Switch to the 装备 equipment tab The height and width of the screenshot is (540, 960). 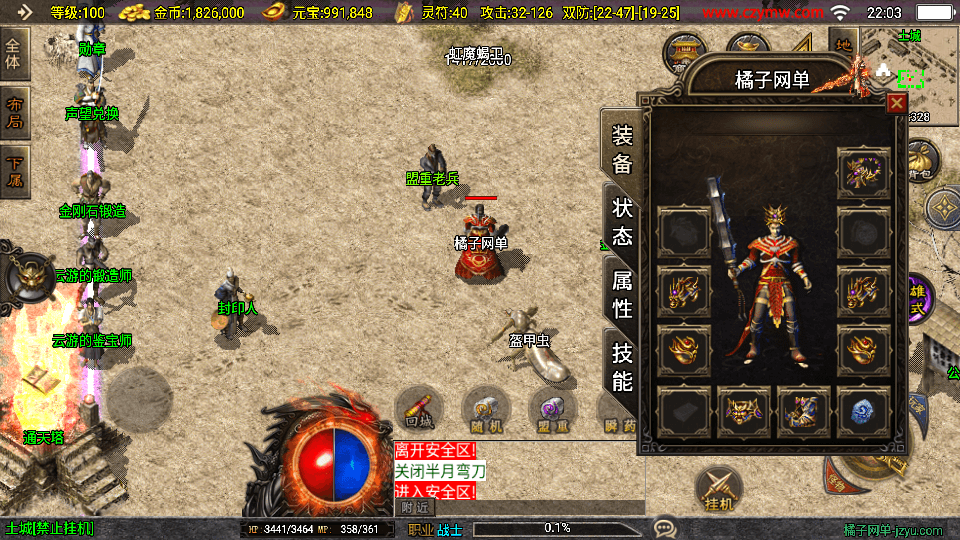point(622,150)
